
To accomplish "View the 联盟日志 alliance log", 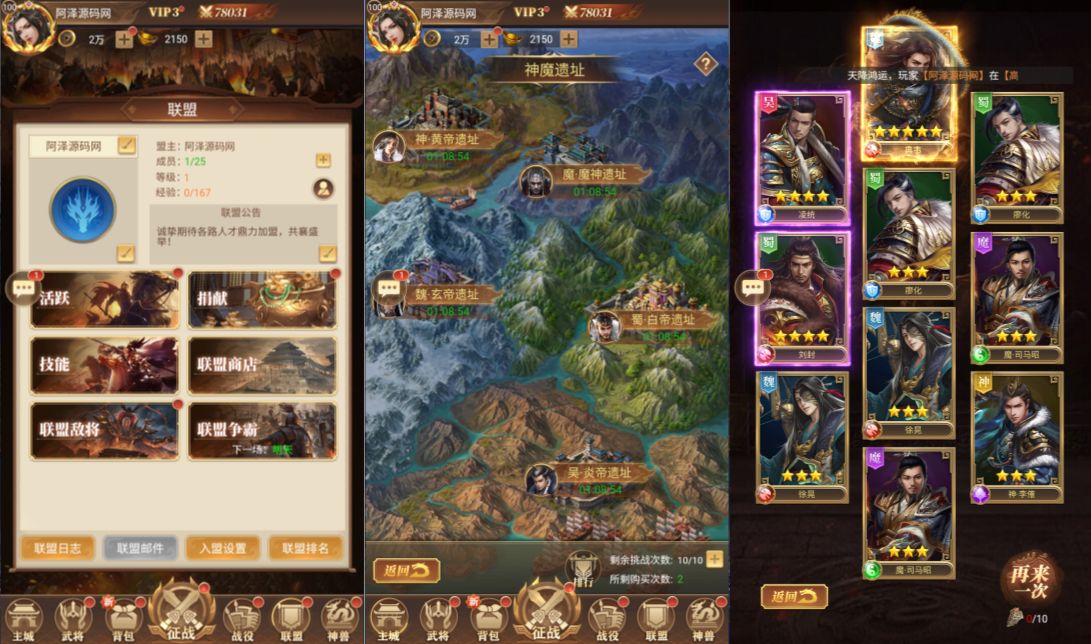I will (58, 548).
